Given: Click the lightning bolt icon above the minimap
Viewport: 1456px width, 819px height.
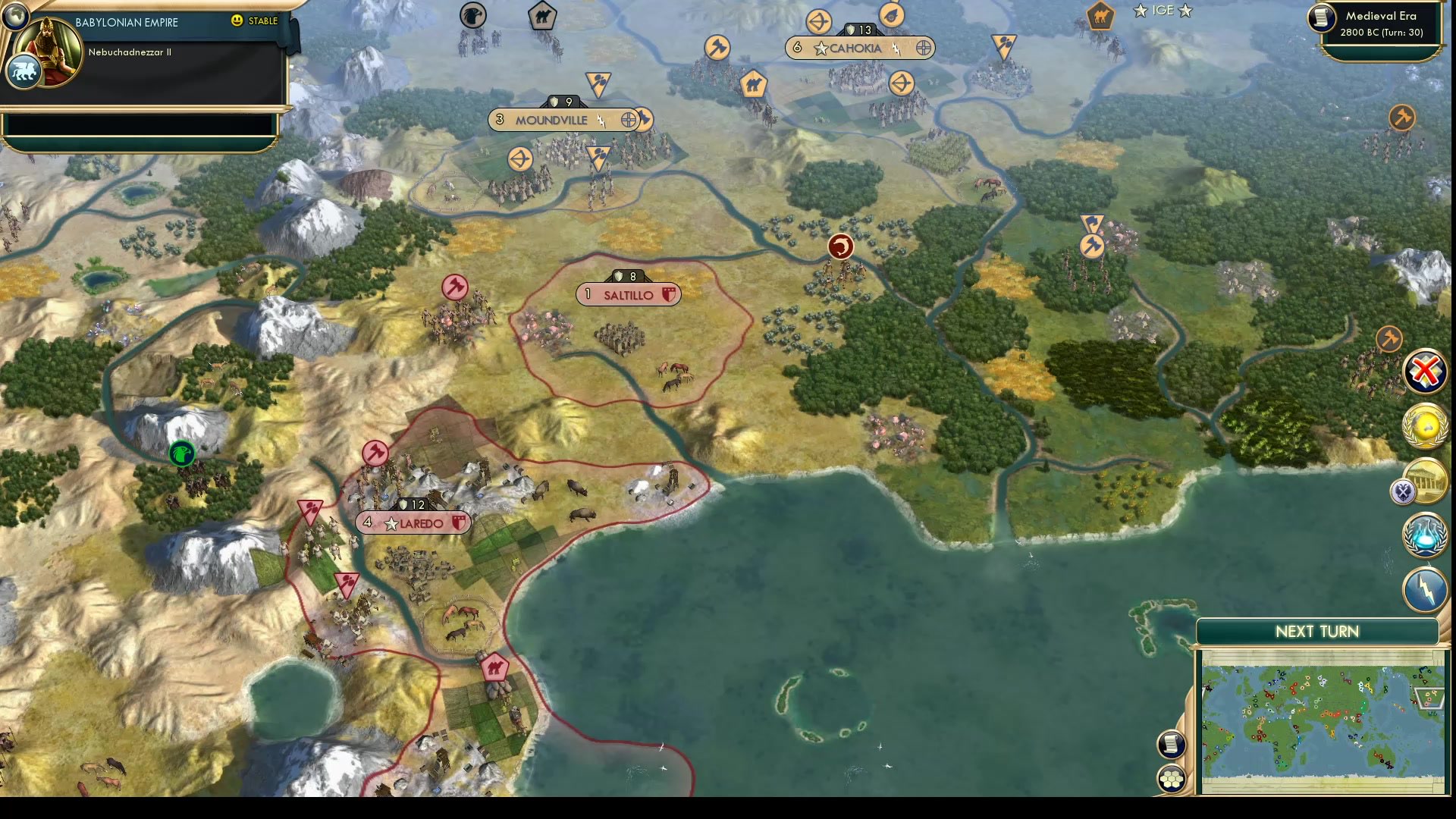Looking at the screenshot, I should click(1426, 589).
